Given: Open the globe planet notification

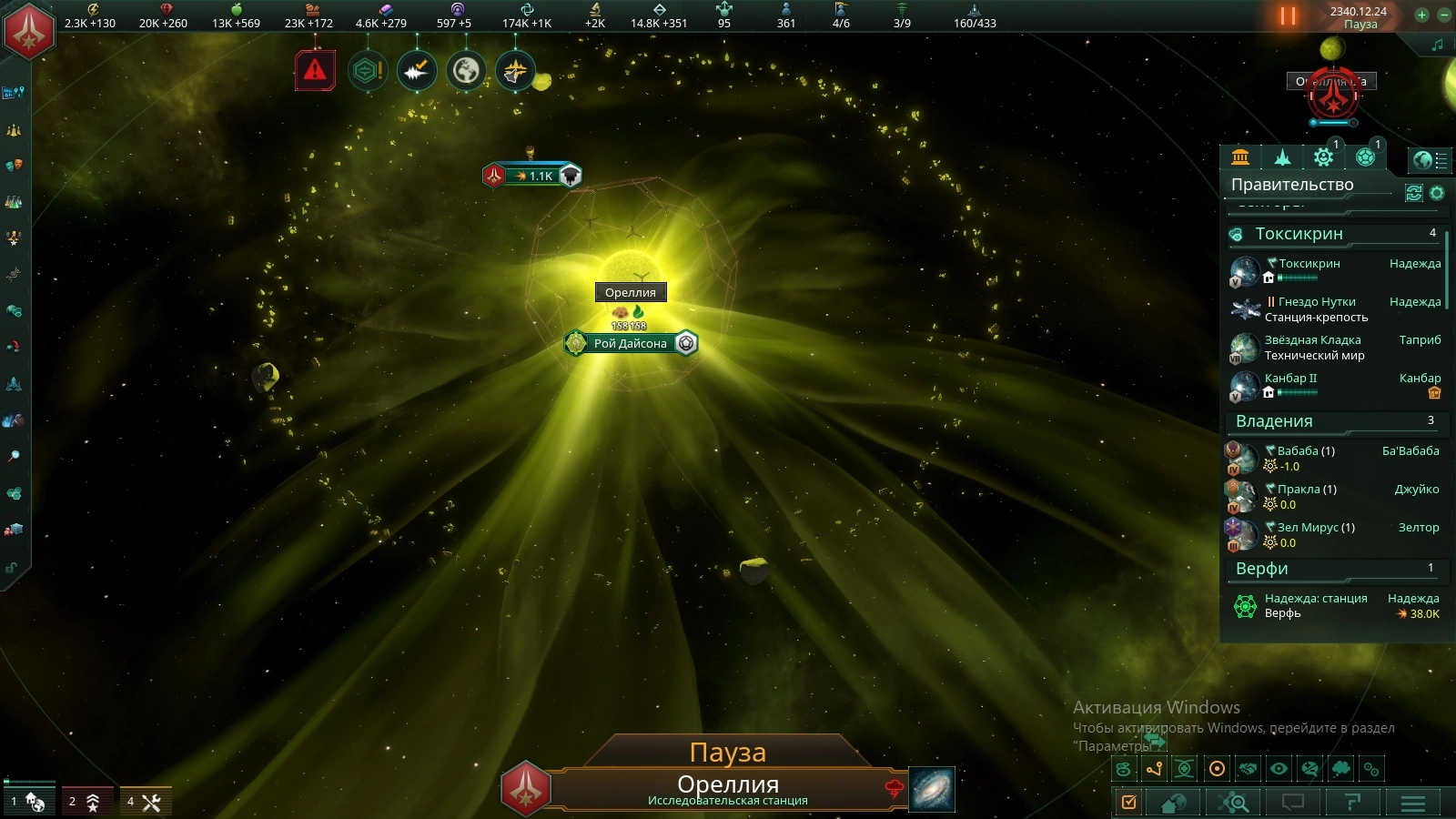Looking at the screenshot, I should click(x=466, y=70).
